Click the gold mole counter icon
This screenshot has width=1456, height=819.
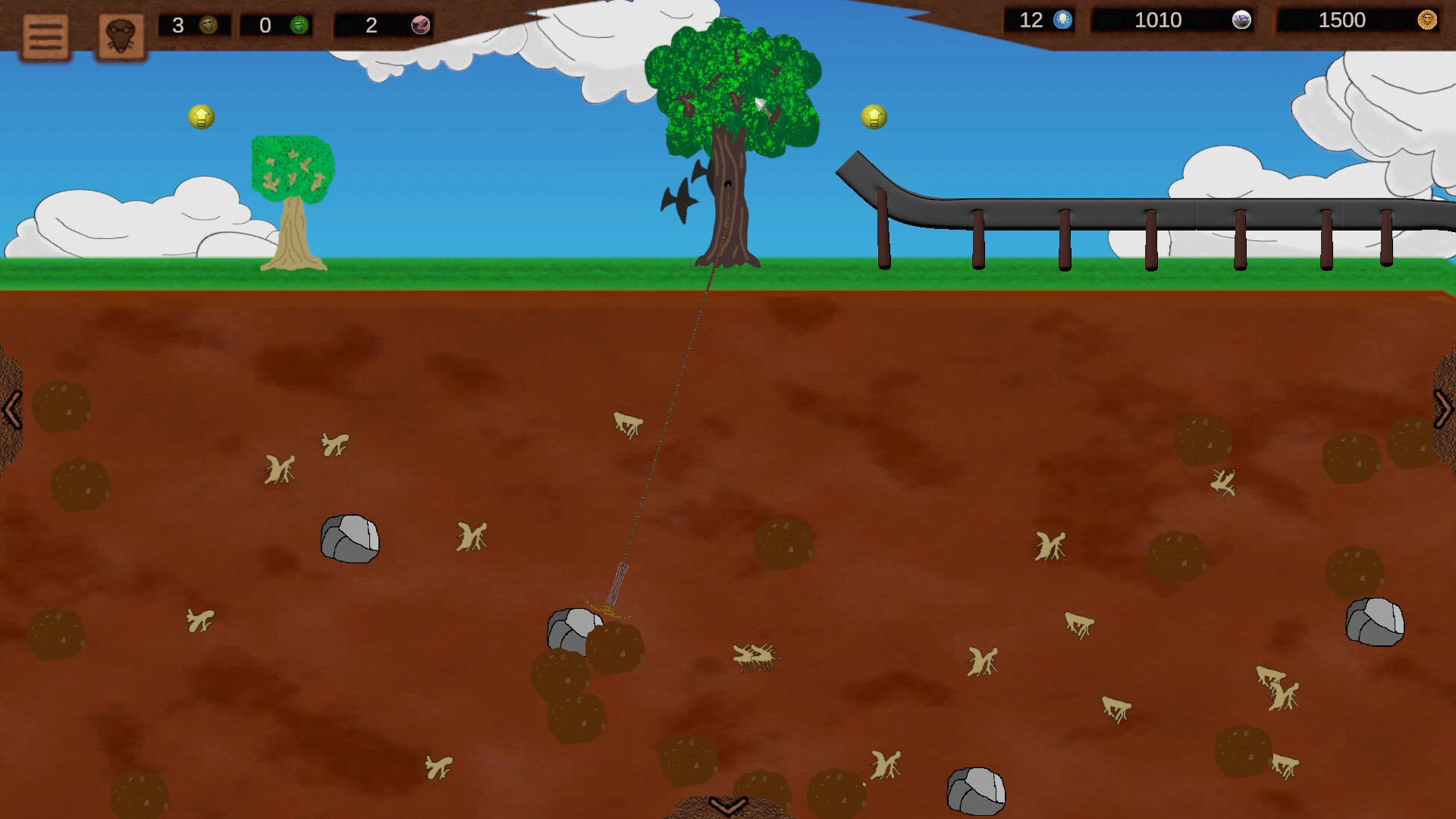click(x=210, y=25)
